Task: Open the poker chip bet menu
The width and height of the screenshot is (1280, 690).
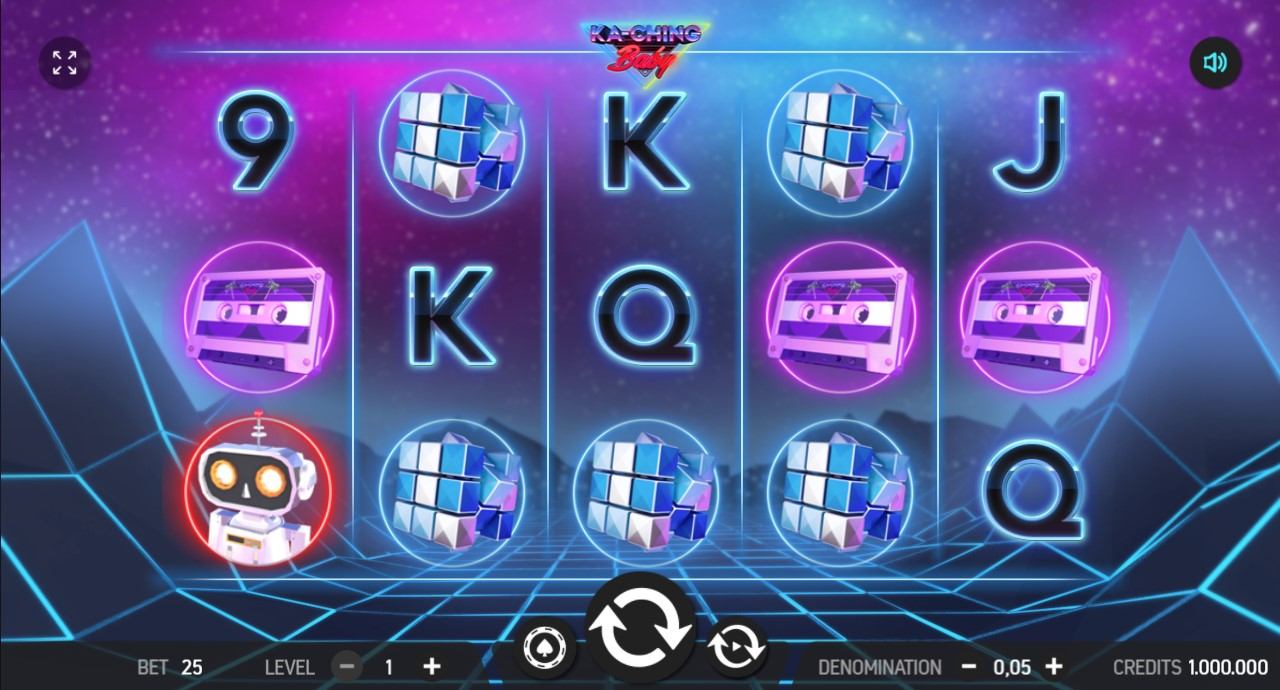Action: (x=545, y=648)
